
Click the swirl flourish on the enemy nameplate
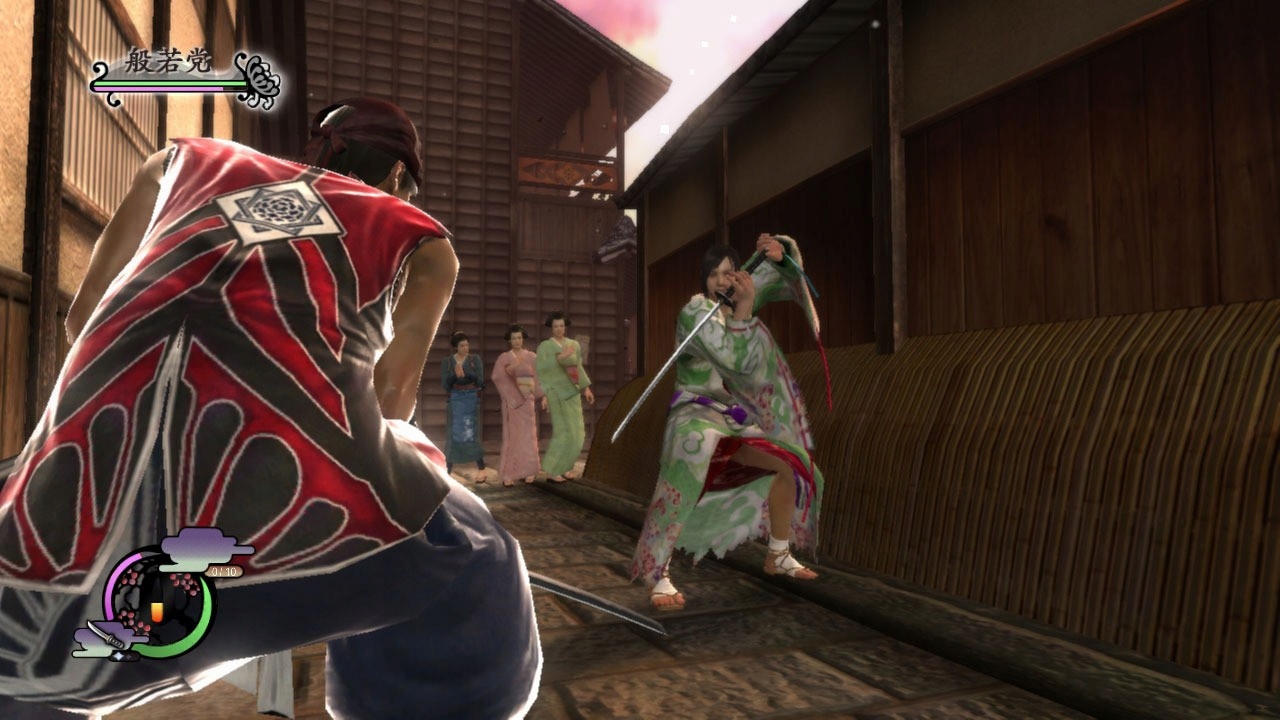[97, 69]
